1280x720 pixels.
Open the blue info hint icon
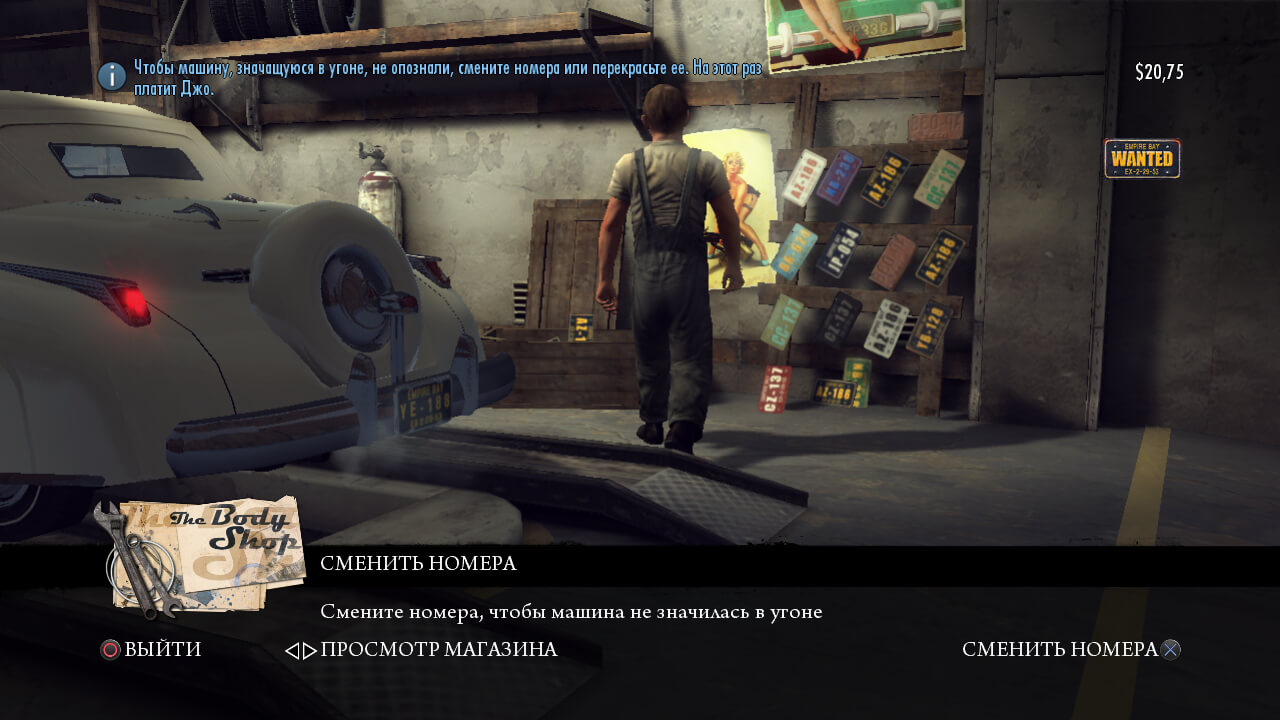pyautogui.click(x=112, y=76)
